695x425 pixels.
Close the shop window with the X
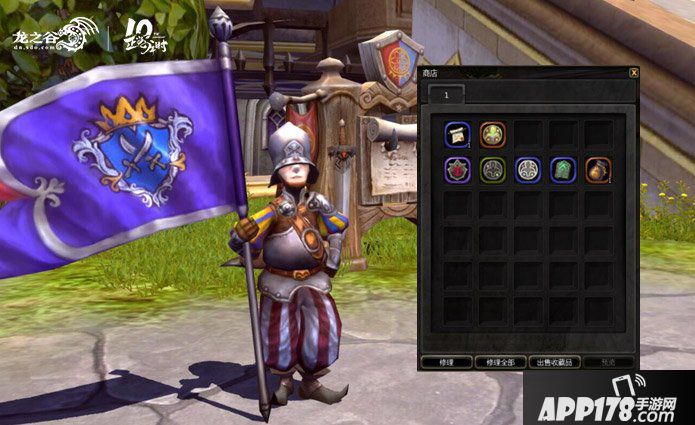[634, 73]
